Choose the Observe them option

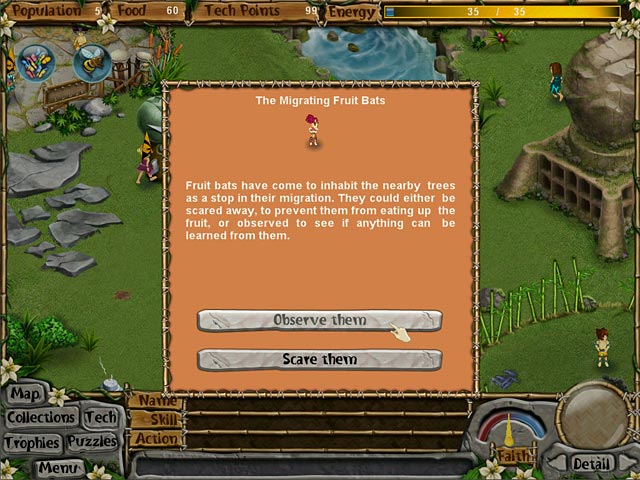click(x=319, y=320)
